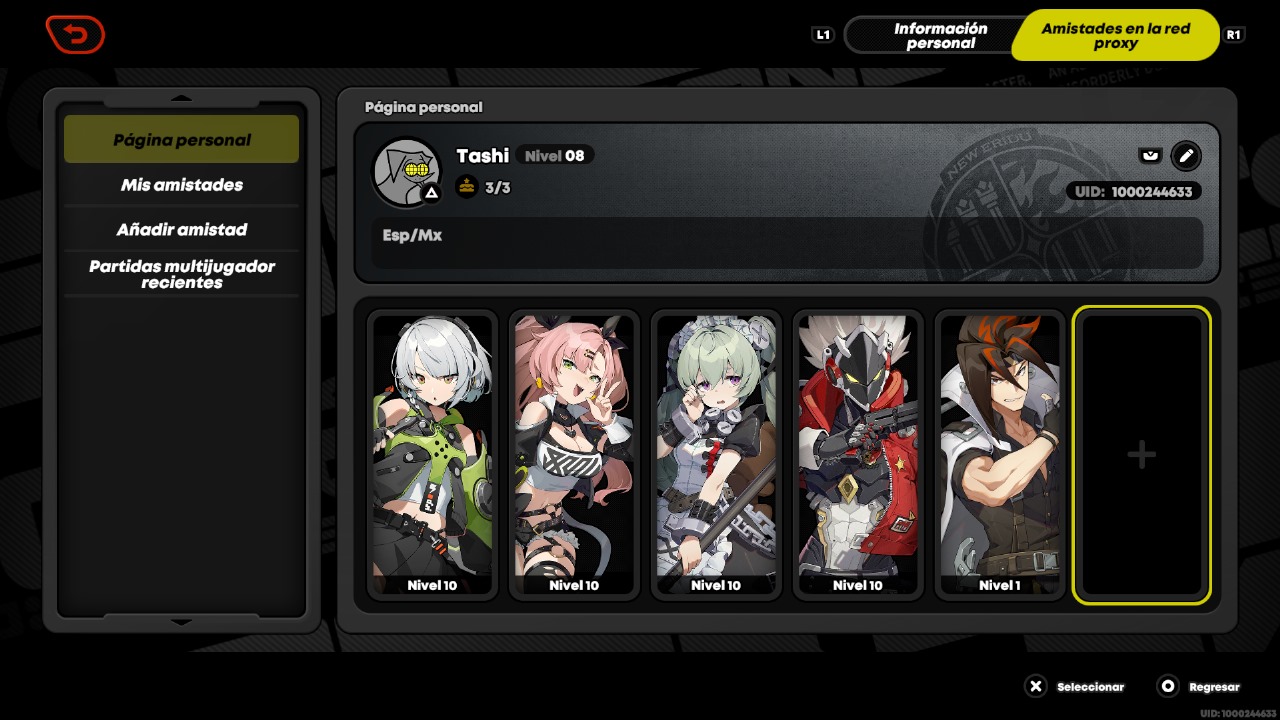The width and height of the screenshot is (1280, 720).
Task: Select the highlighted empty plus character slot
Action: [x=1141, y=454]
